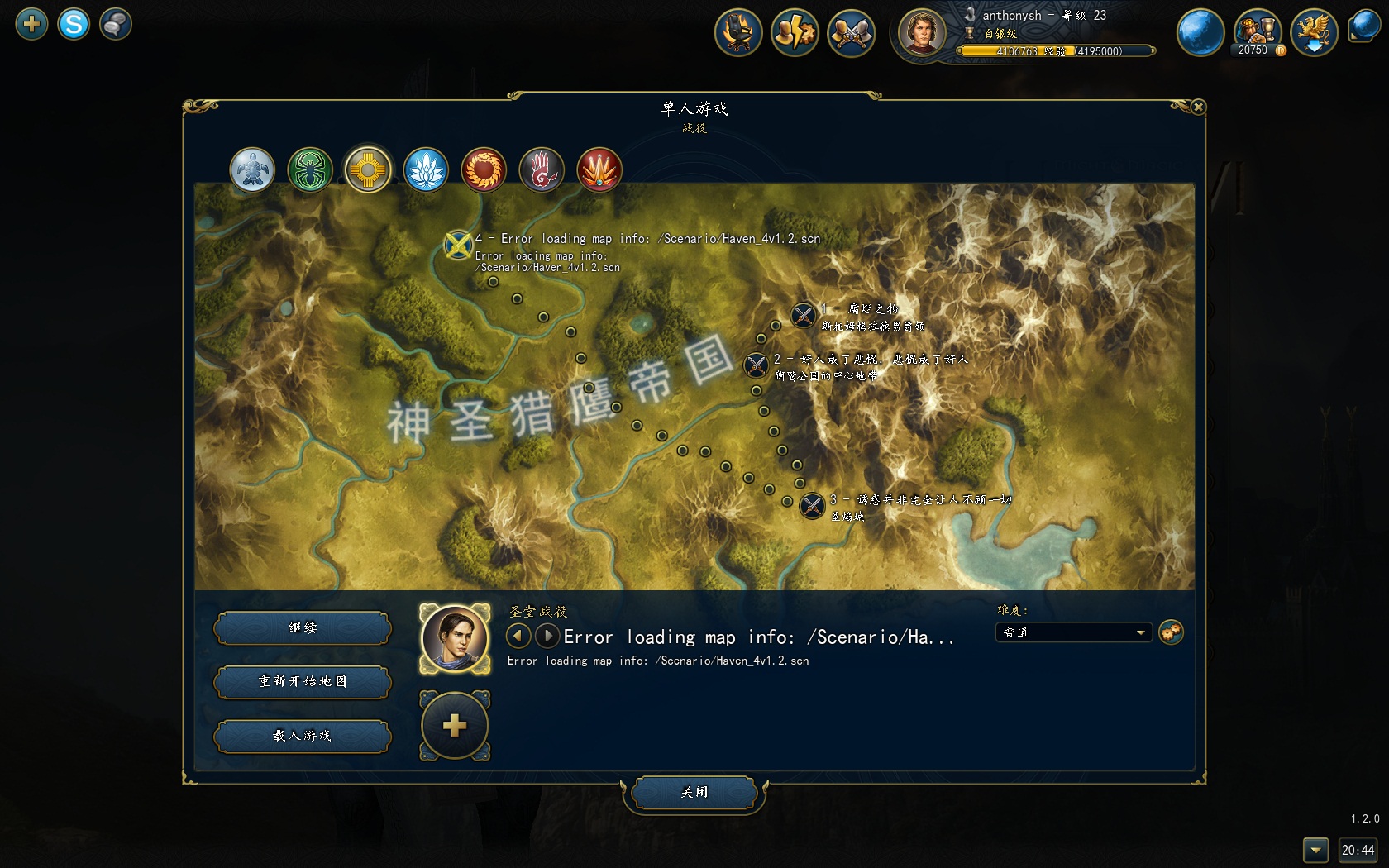Select mission 4 marker on the map
Image resolution: width=1389 pixels, height=868 pixels.
458,245
